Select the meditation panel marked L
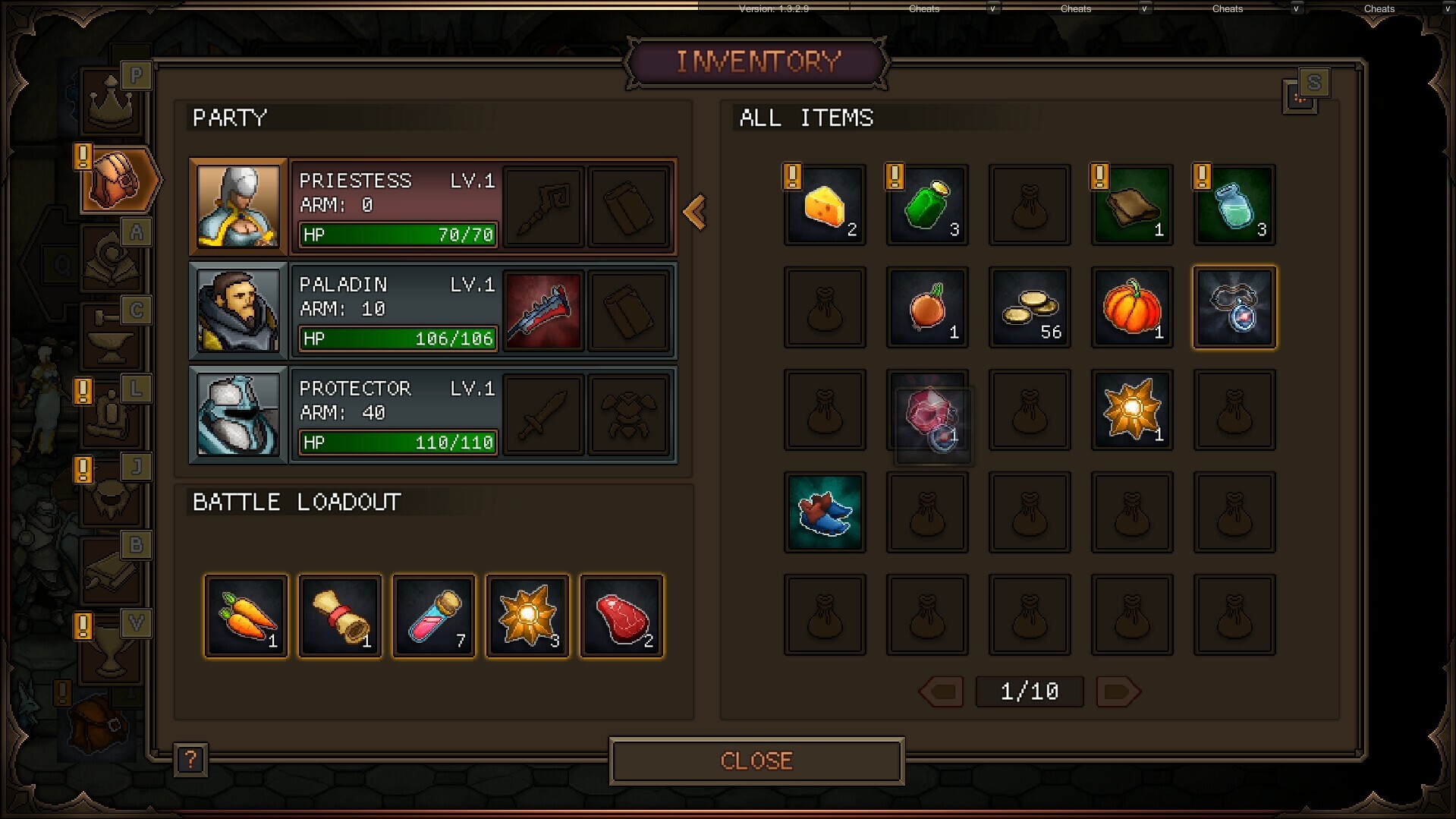The image size is (1456, 819). tap(111, 417)
